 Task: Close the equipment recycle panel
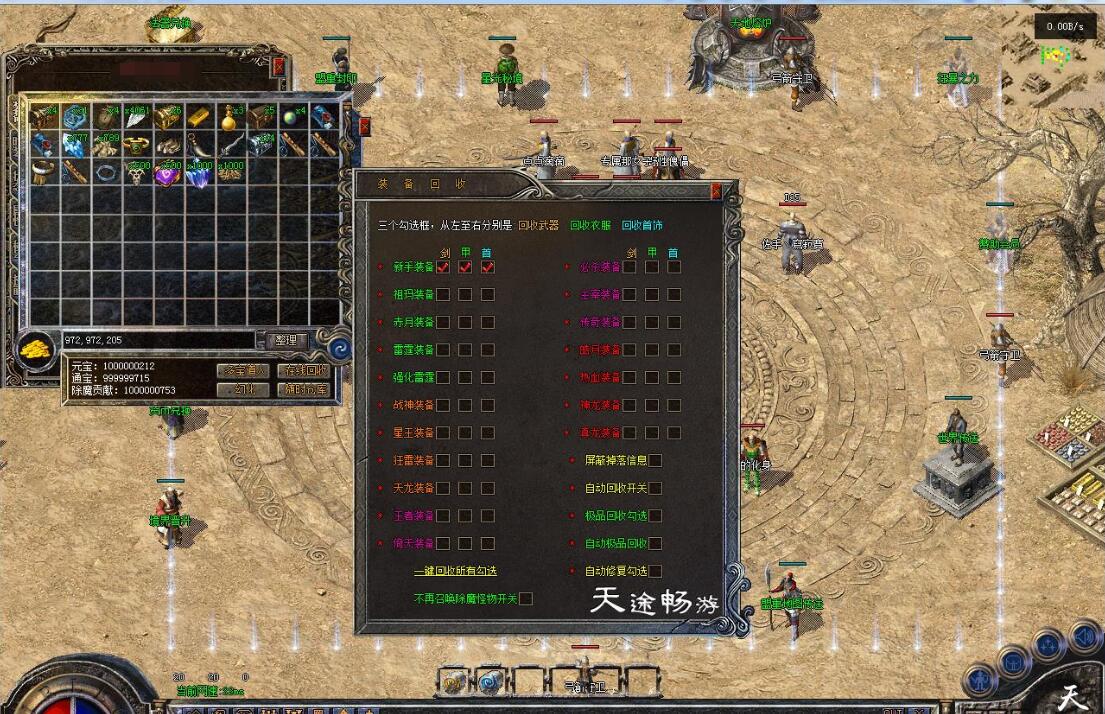(x=716, y=190)
